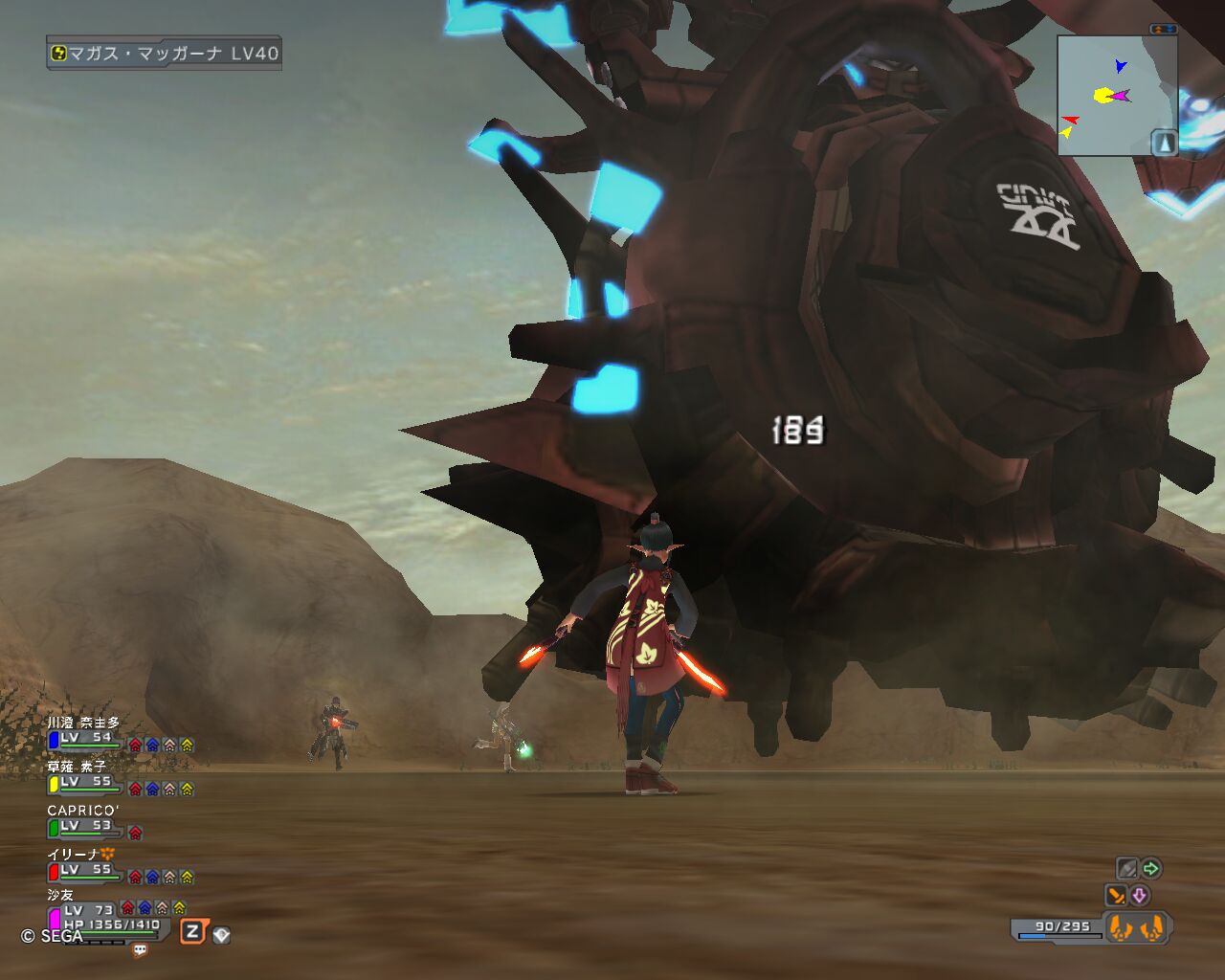Viewport: 1225px width, 980px height.
Task: Activate the orange blade photon art slot
Action: click(x=1116, y=896)
